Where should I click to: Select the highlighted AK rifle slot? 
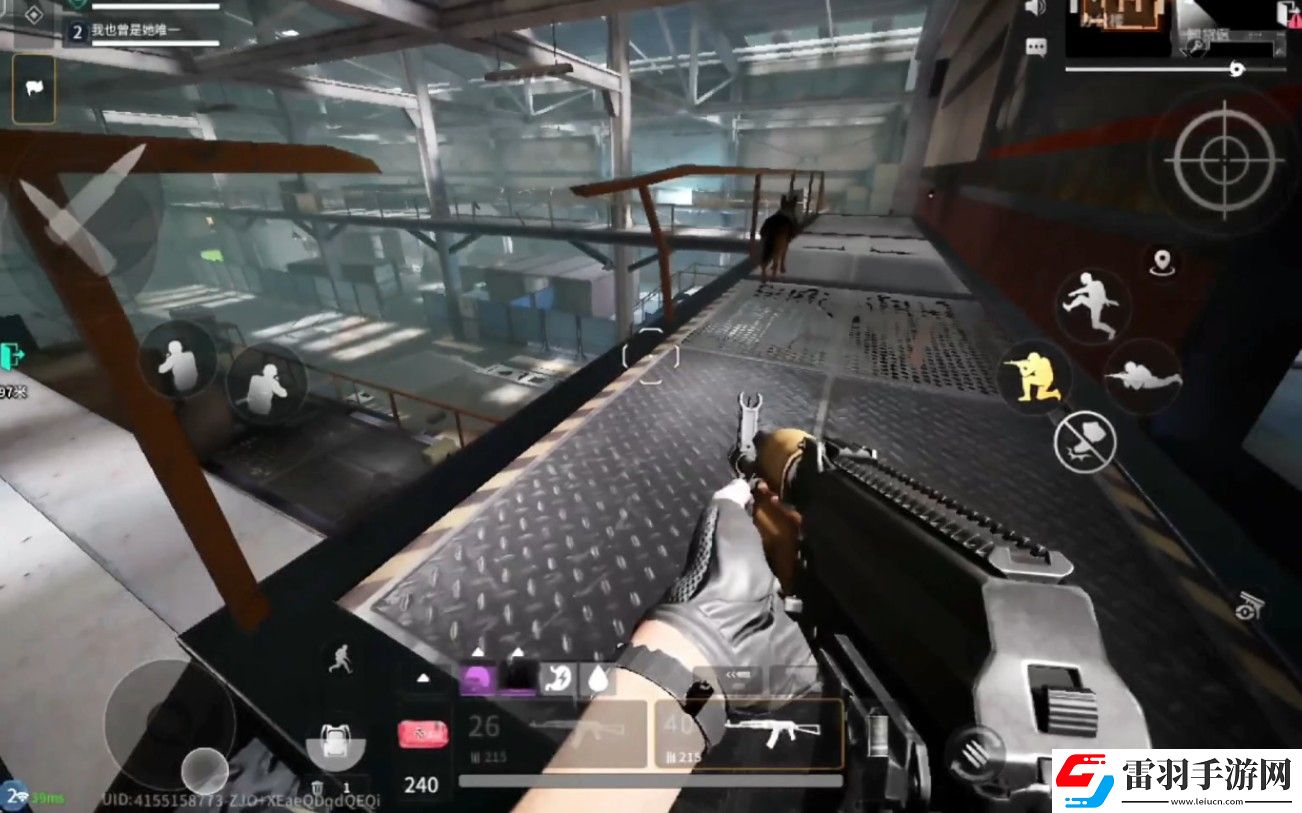(748, 733)
